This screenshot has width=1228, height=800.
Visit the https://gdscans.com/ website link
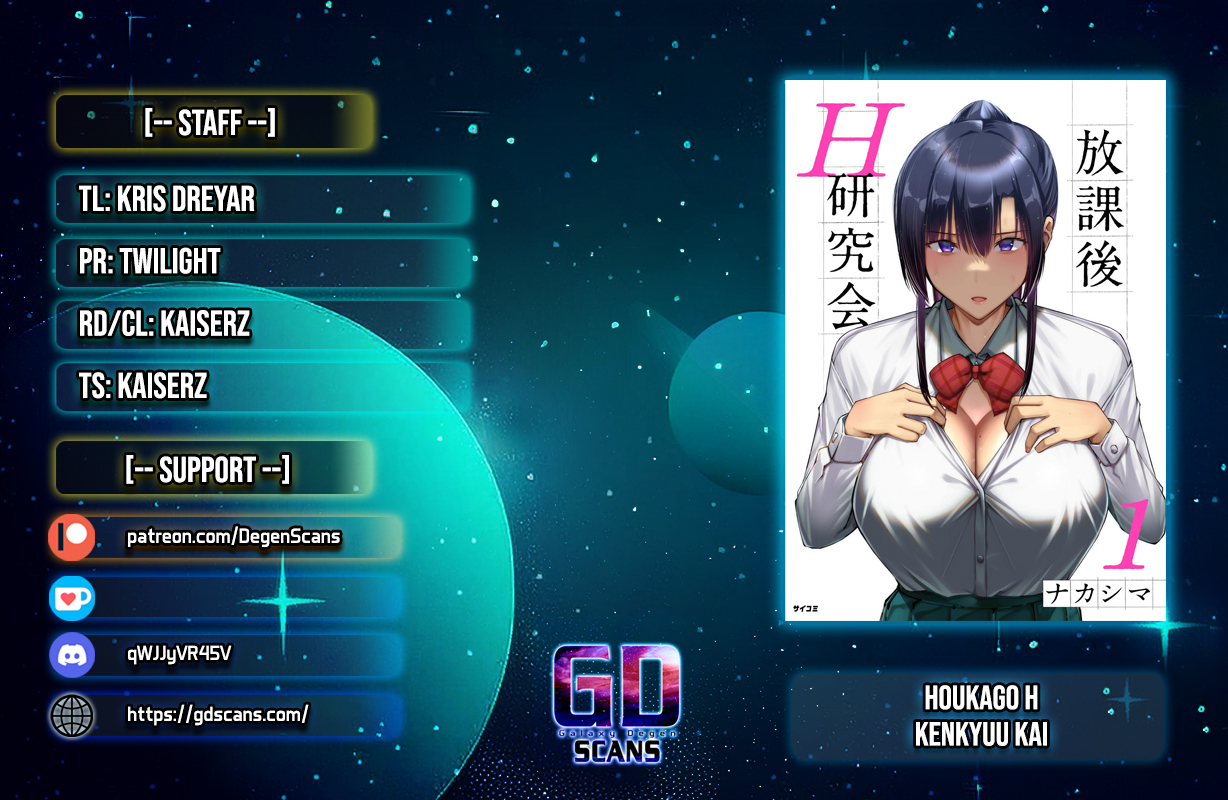click(217, 714)
